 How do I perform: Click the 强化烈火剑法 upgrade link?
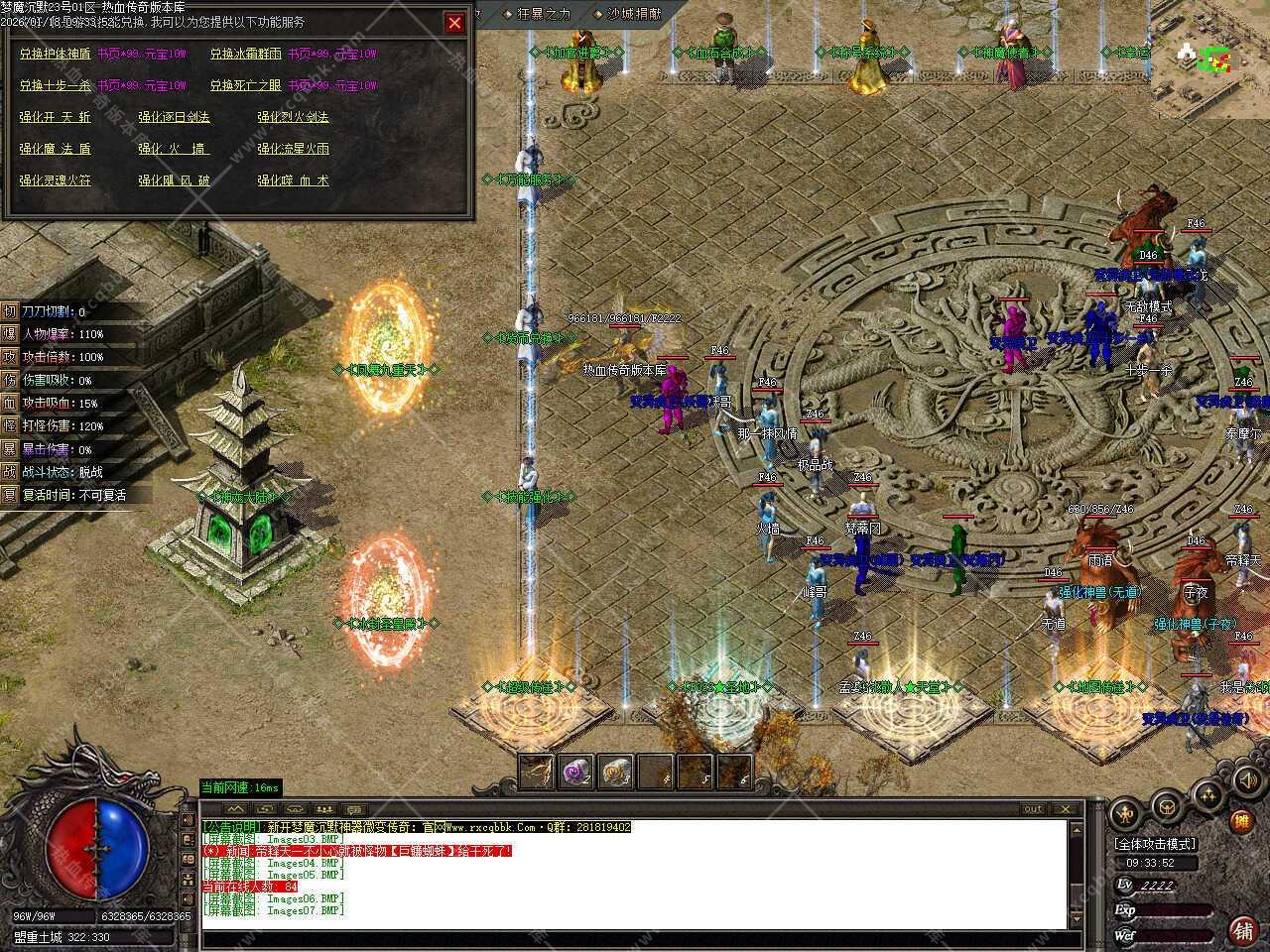(x=294, y=117)
